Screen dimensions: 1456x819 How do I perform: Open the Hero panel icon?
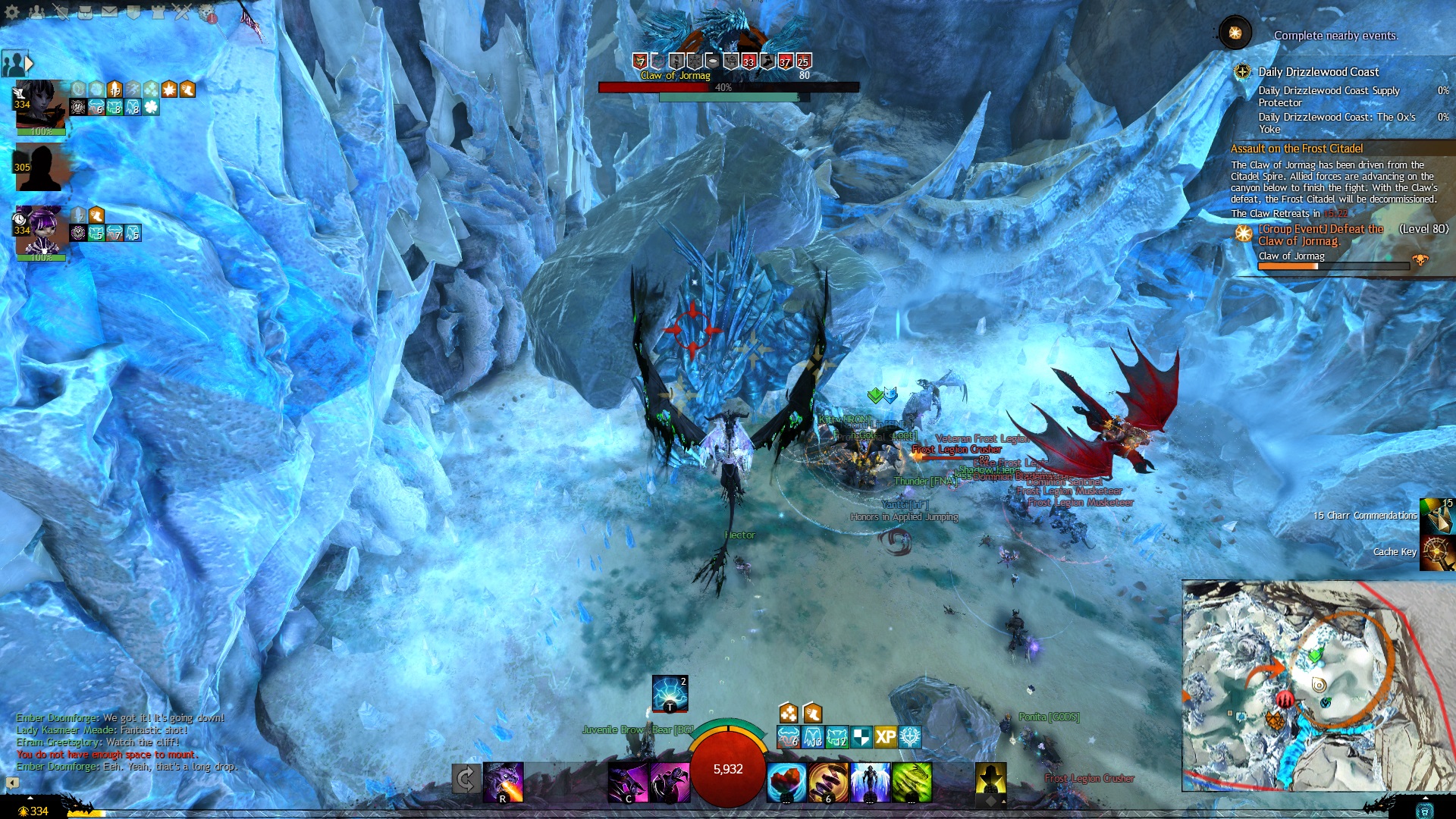61,11
